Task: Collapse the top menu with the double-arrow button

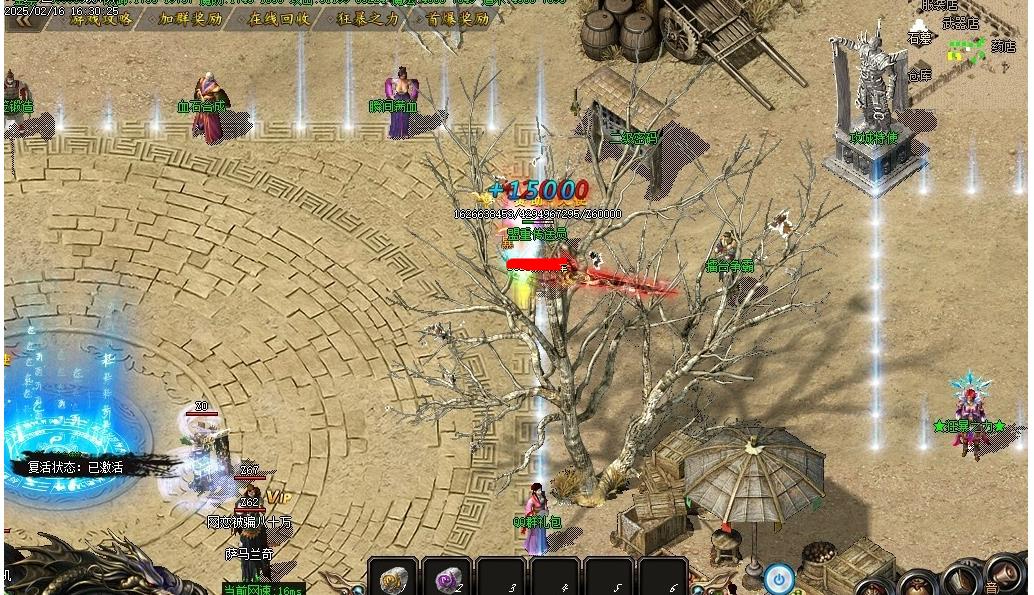Action: click(x=22, y=21)
